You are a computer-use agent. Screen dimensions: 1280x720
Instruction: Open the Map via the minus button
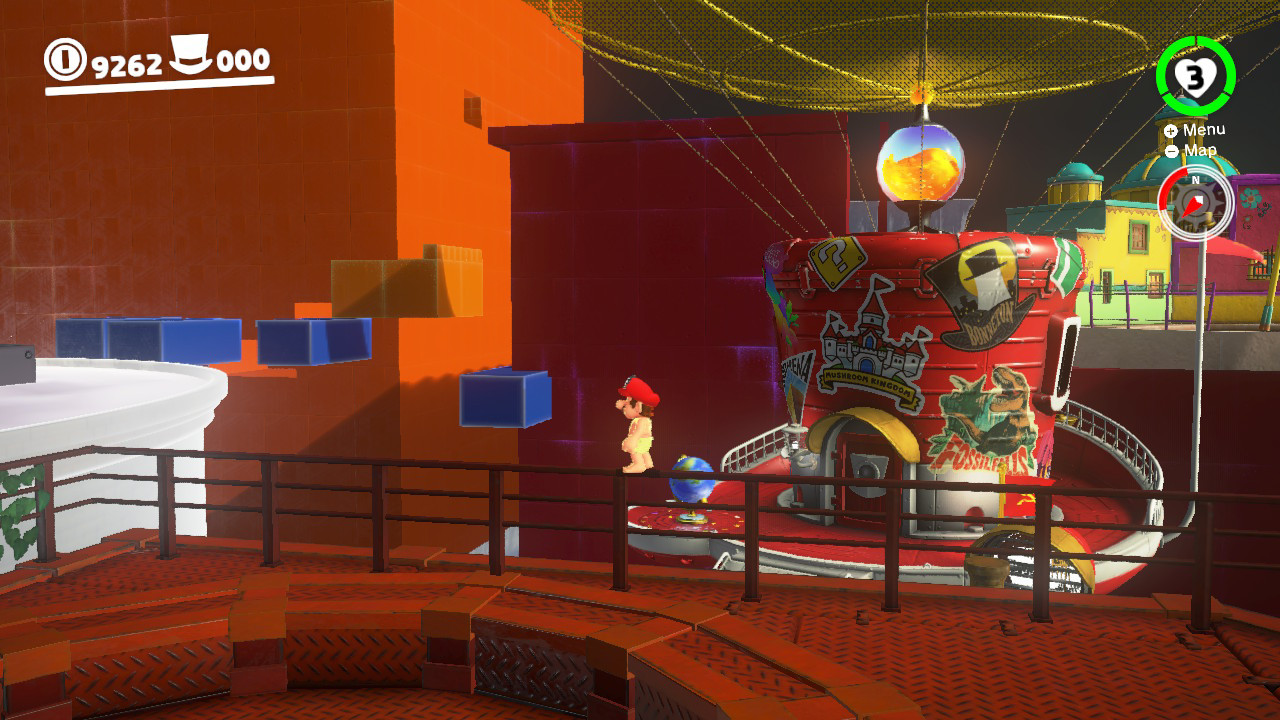(x=1172, y=150)
